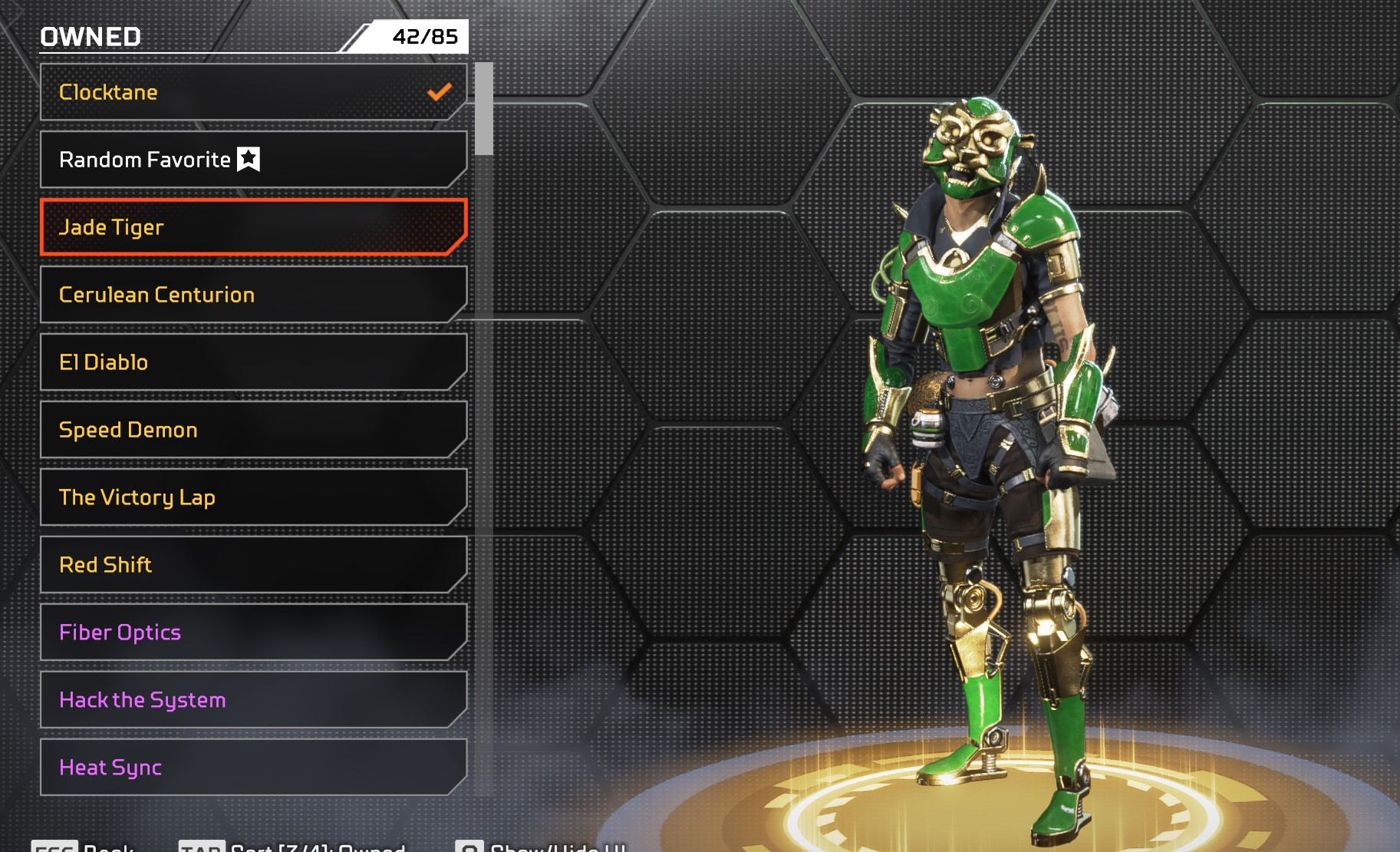Preview the Red Shift skin
The height and width of the screenshot is (852, 1400).
tap(253, 565)
